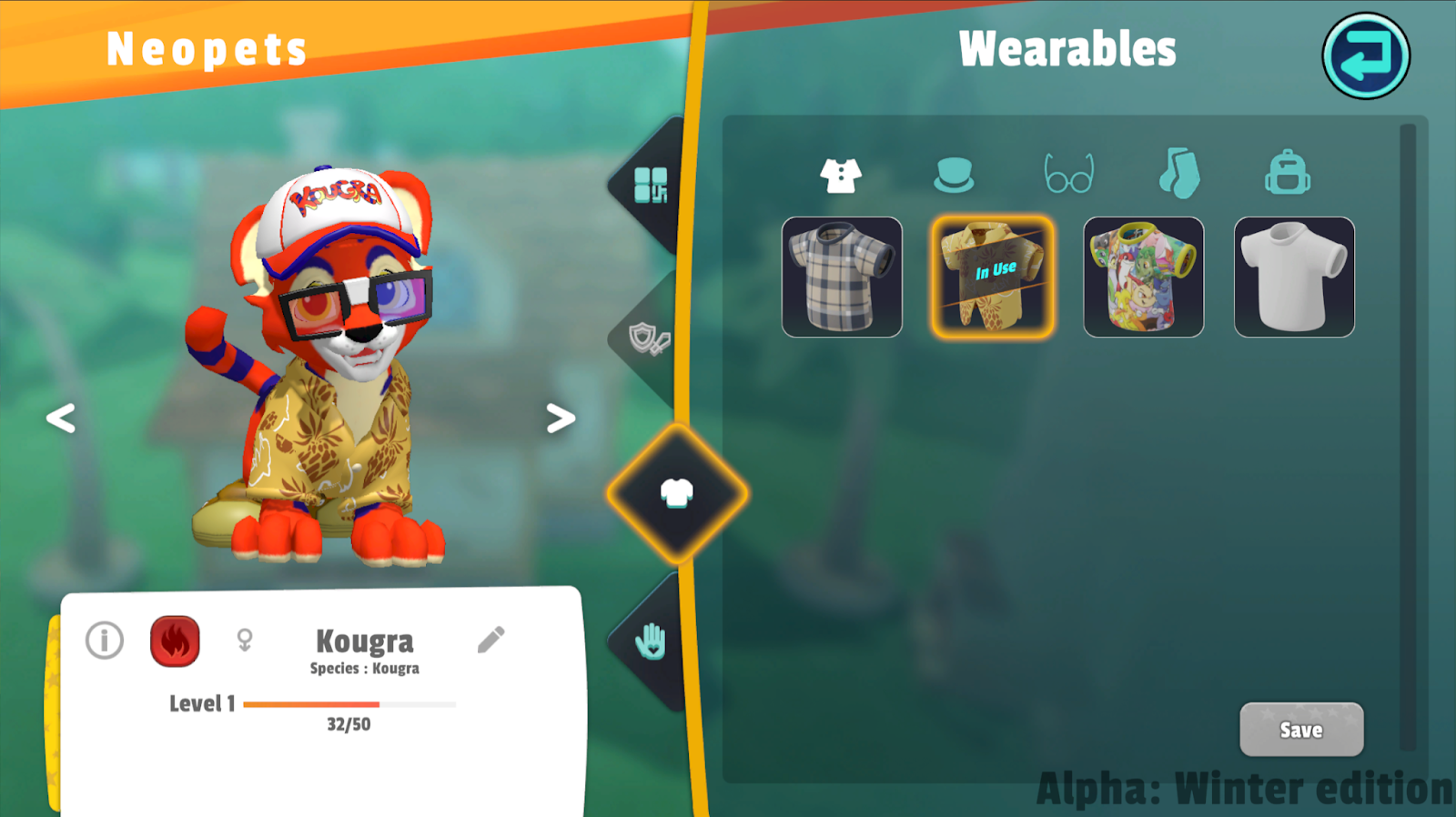This screenshot has width=1456, height=817.
Task: Switch to the shield and sword tab
Action: [649, 340]
